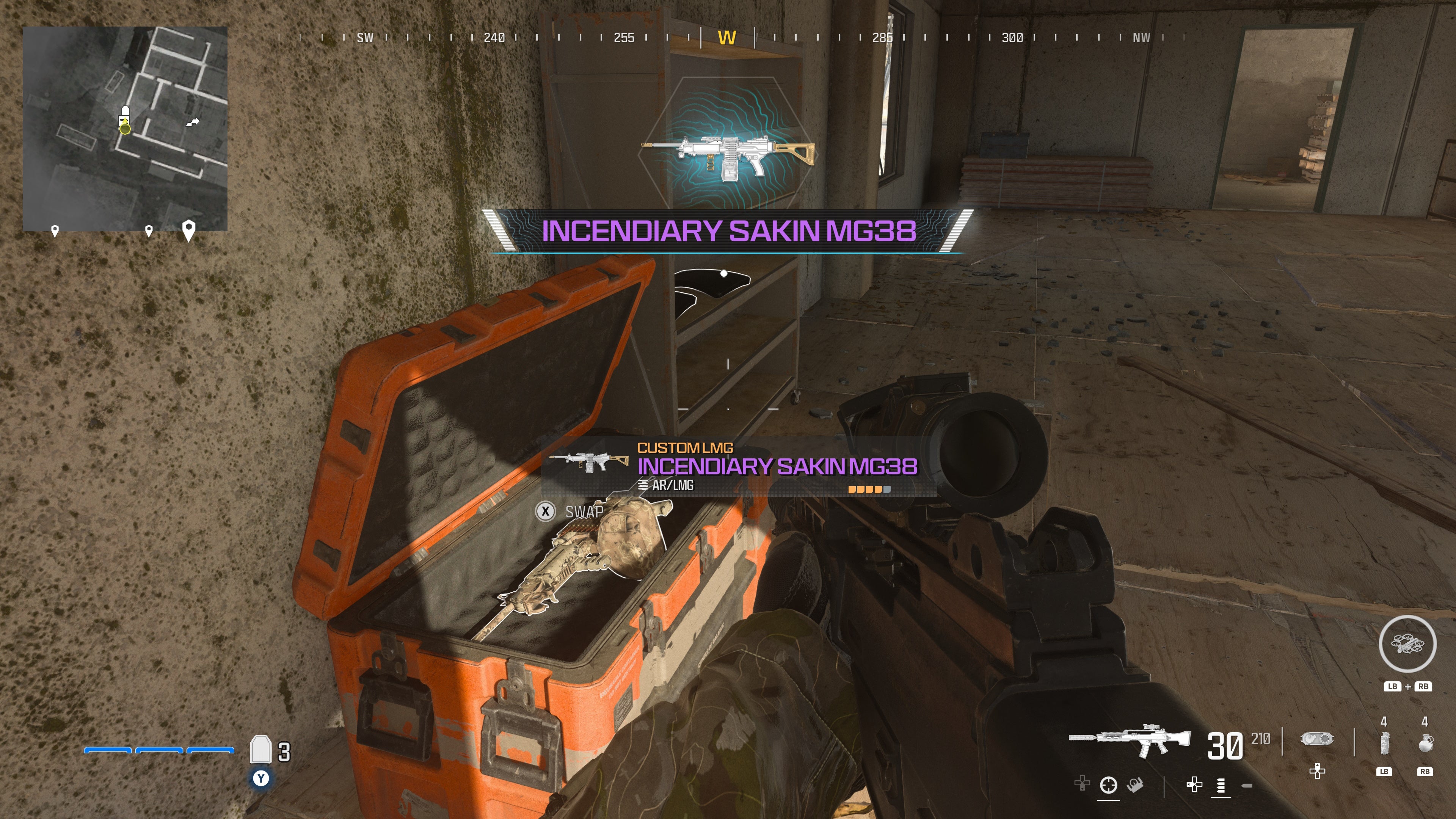
Task: Select the W heading on the compass bar
Action: (x=728, y=38)
